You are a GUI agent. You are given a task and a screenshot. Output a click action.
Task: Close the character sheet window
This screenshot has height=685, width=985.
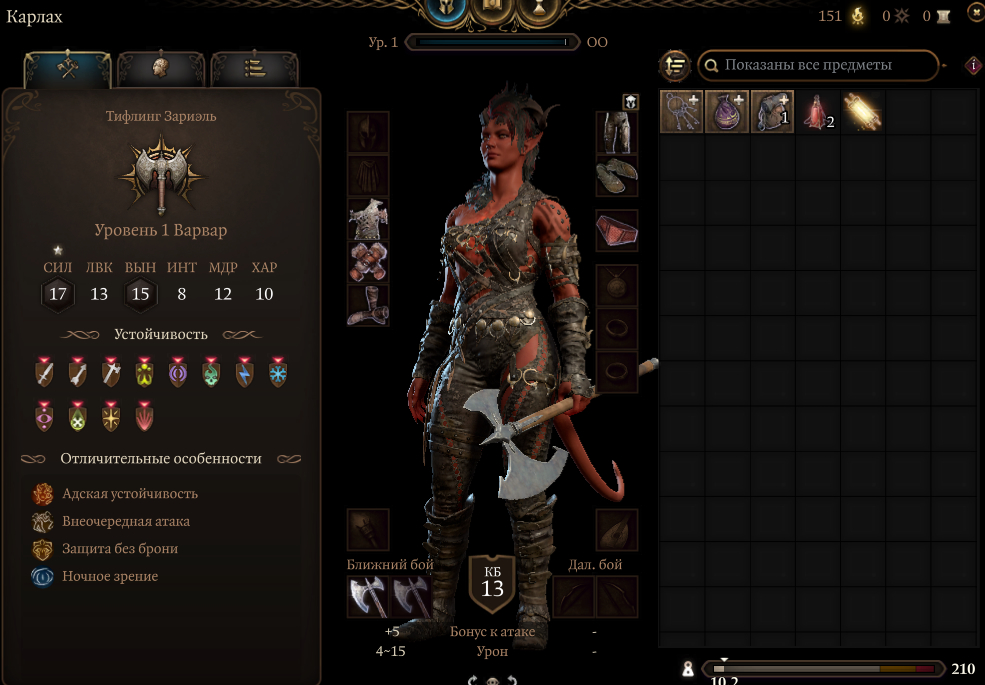tap(975, 12)
